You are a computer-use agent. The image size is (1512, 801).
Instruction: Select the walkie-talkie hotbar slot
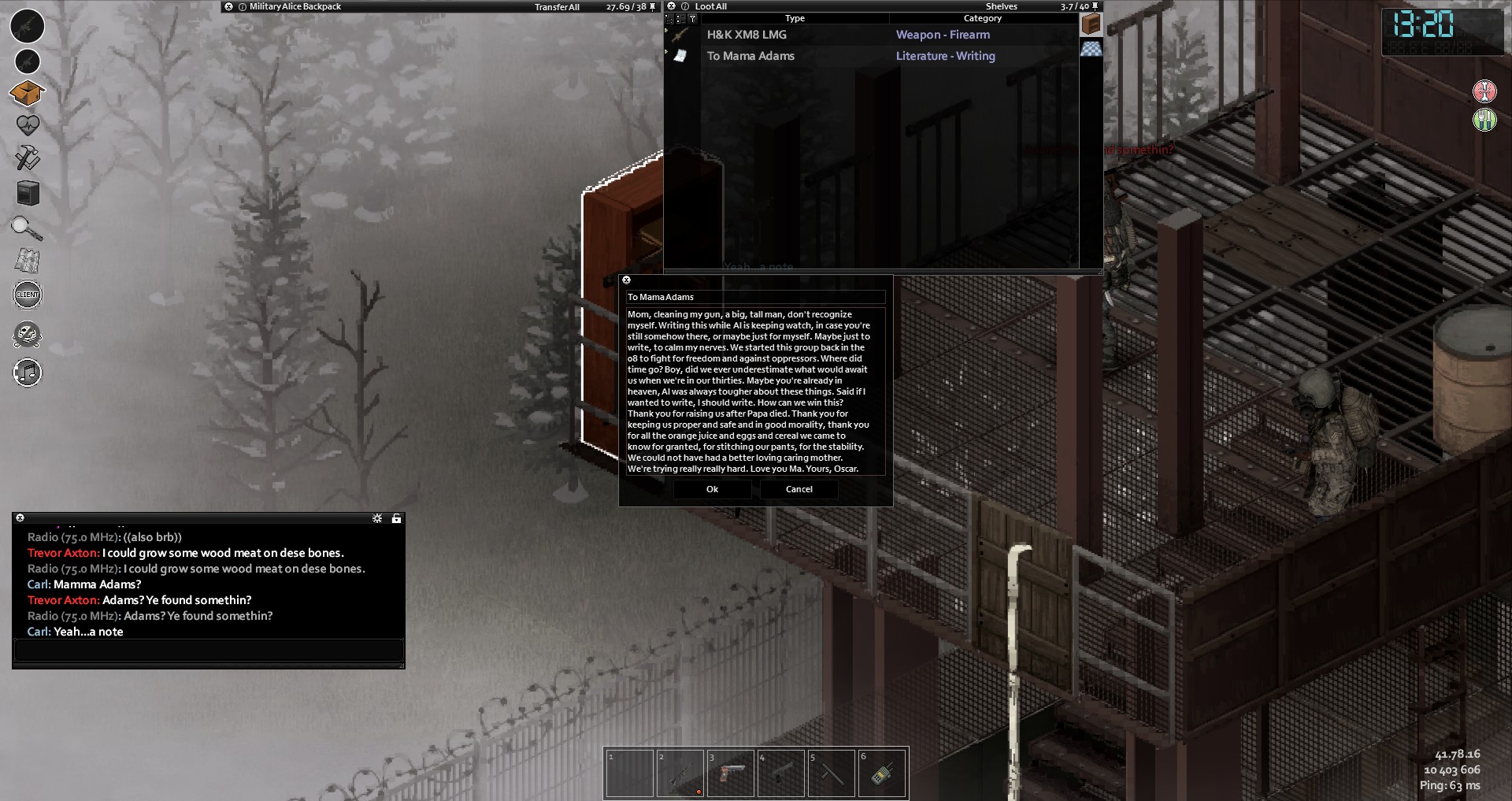(882, 773)
